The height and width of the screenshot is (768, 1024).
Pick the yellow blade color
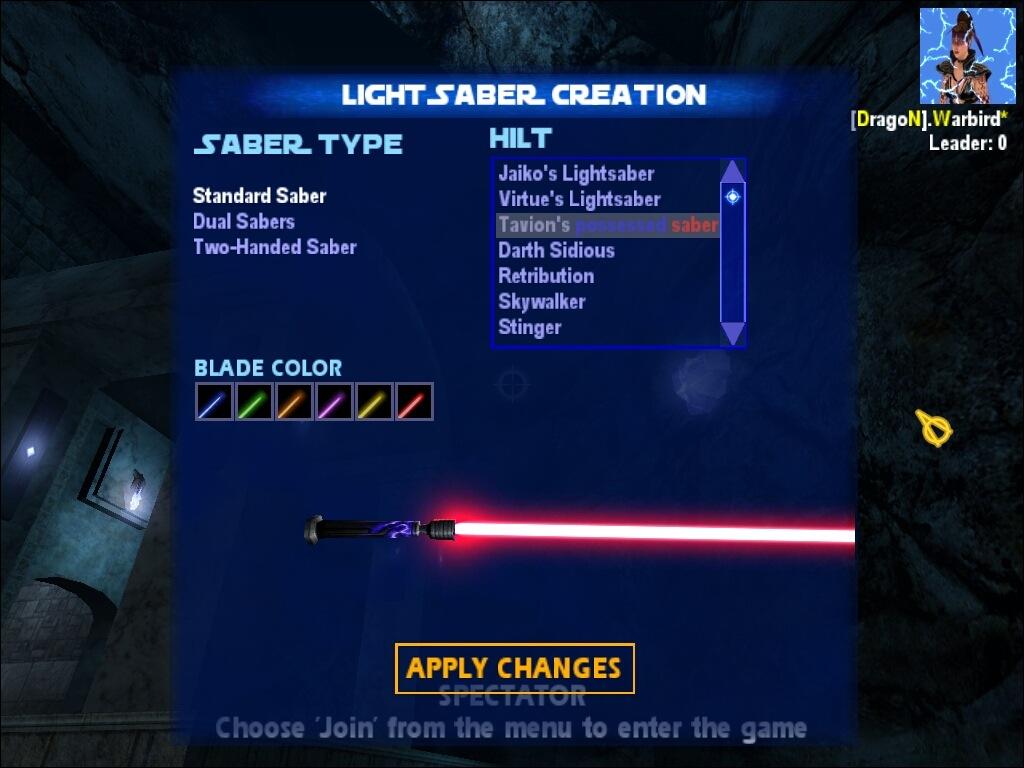374,402
